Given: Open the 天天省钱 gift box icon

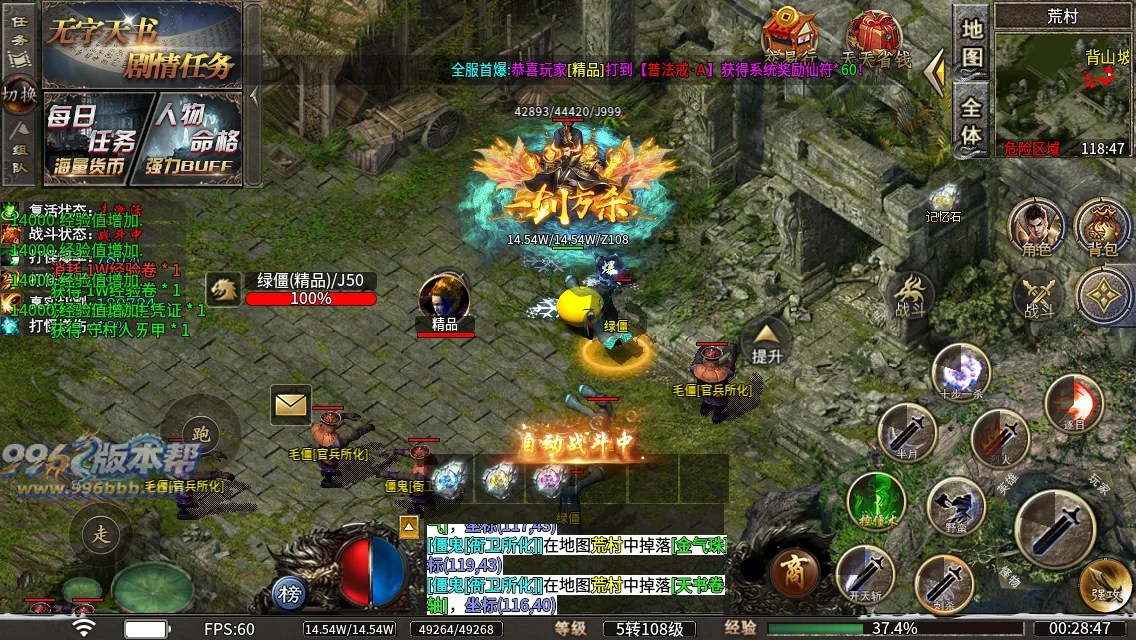Looking at the screenshot, I should pyautogui.click(x=876, y=38).
